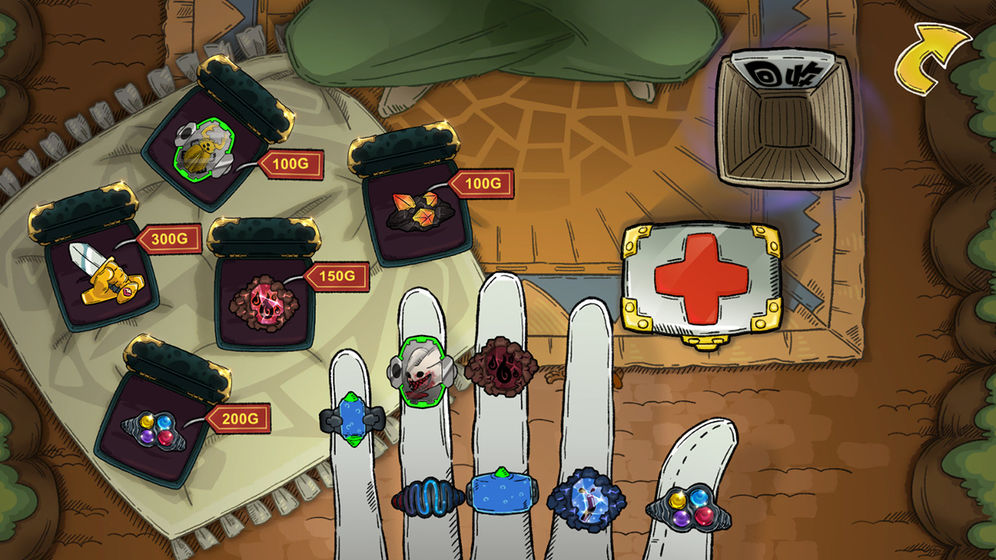Select the multi-gem ring on the thumb
The height and width of the screenshot is (560, 996).
(684, 507)
